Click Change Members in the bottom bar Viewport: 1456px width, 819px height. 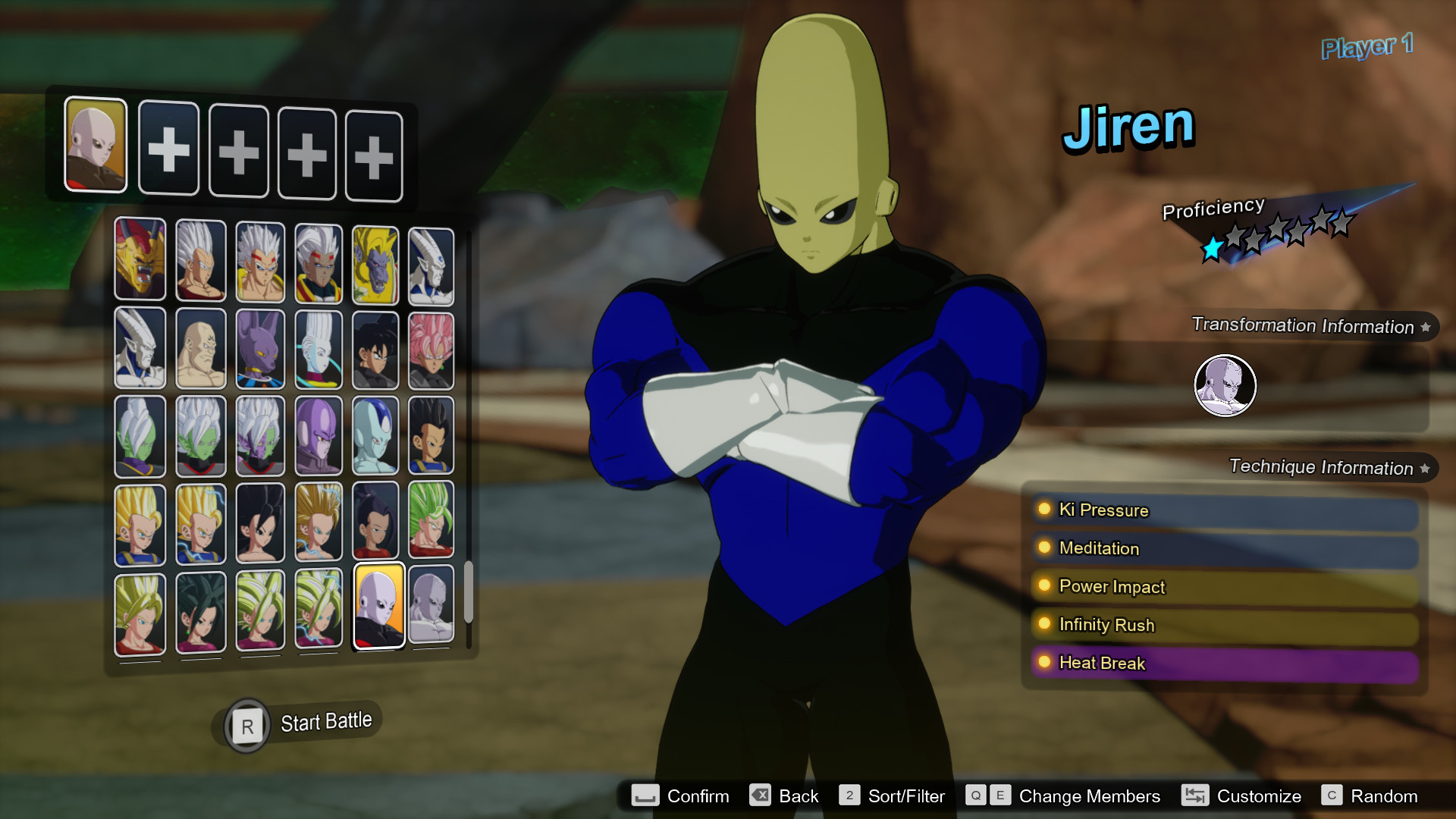click(1089, 796)
